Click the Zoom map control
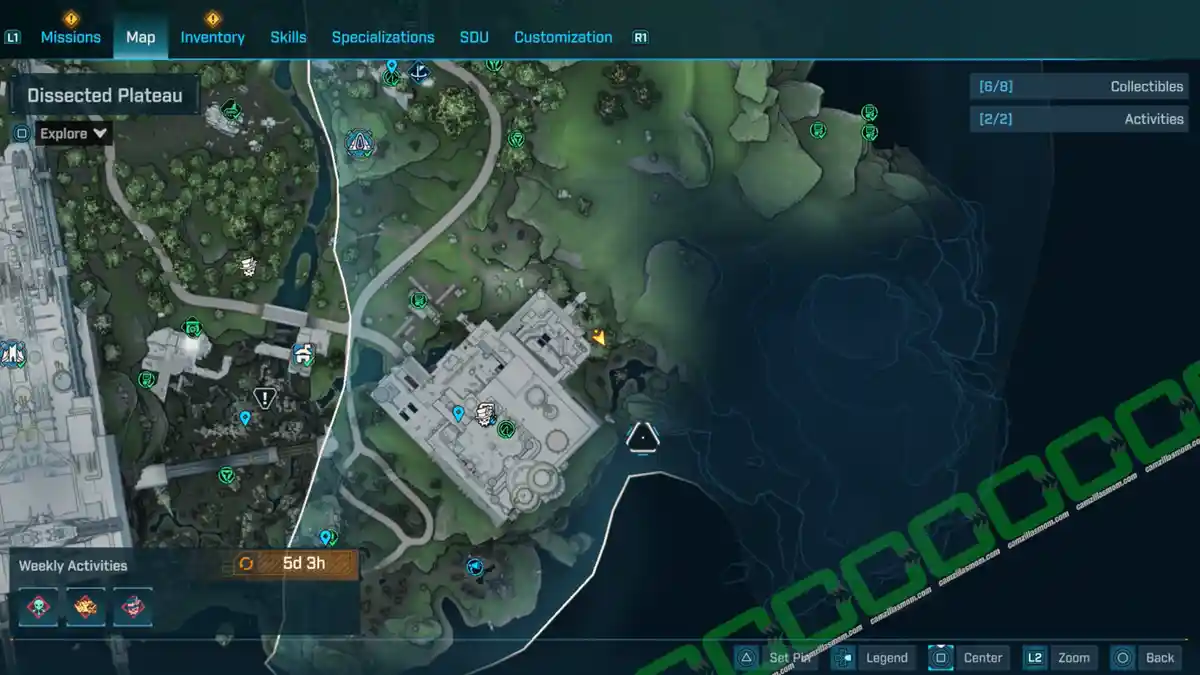 coord(1060,657)
